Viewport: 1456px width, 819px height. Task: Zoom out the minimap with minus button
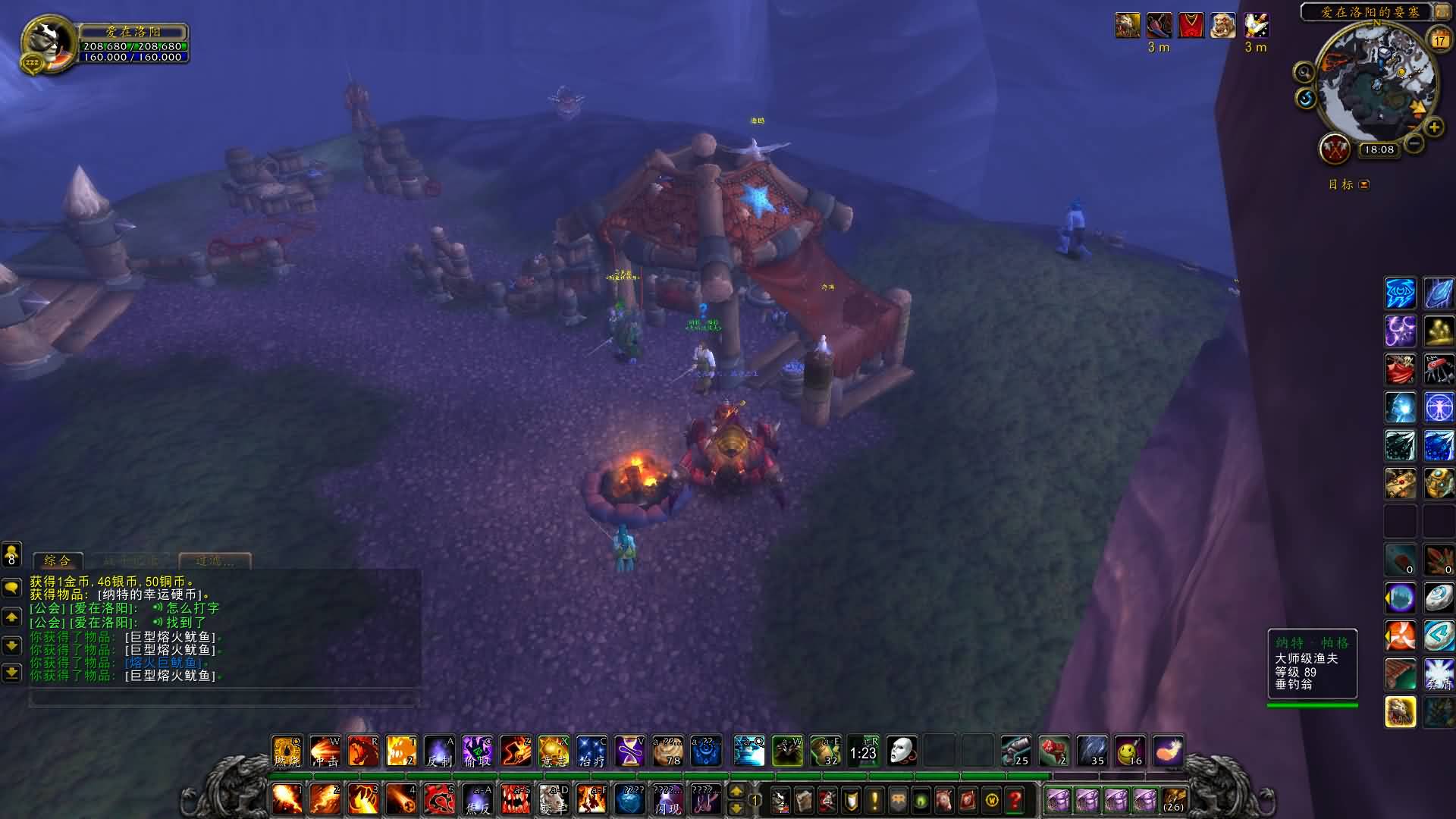pos(1414,143)
